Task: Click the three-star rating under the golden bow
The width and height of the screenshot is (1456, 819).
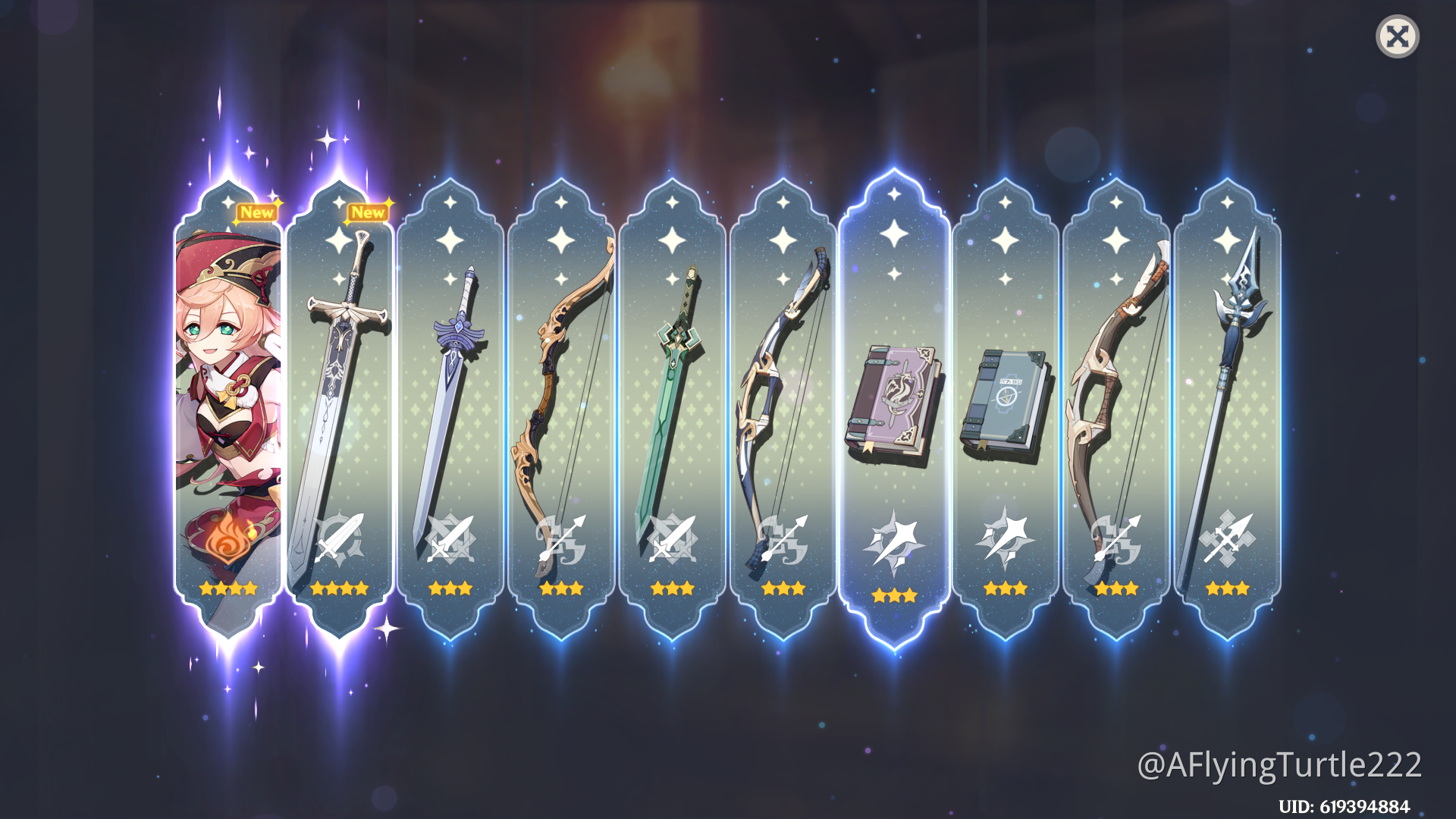Action: tap(562, 589)
